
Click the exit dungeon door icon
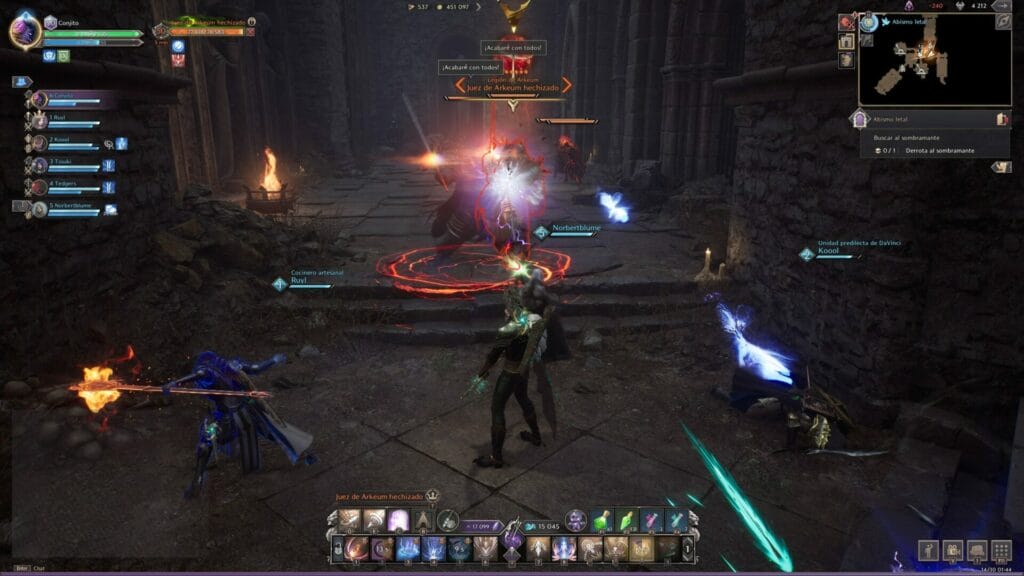coord(1002,119)
